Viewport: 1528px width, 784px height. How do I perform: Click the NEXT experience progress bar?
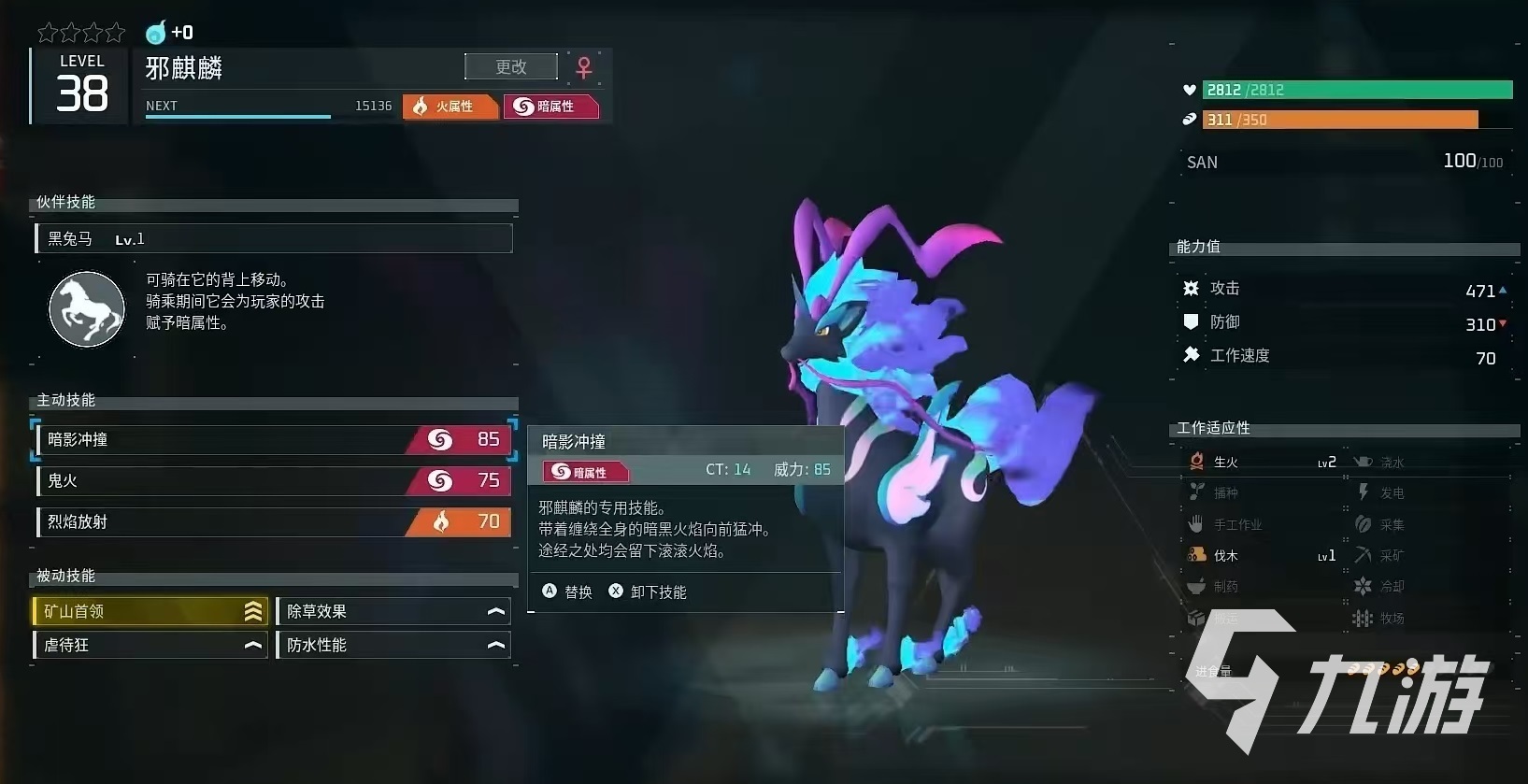click(x=238, y=116)
